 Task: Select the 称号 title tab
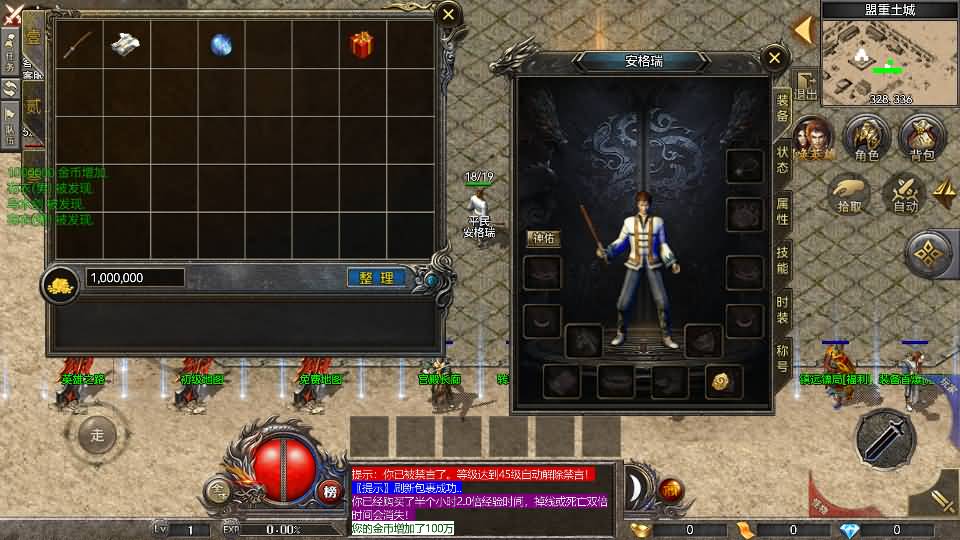[x=783, y=358]
